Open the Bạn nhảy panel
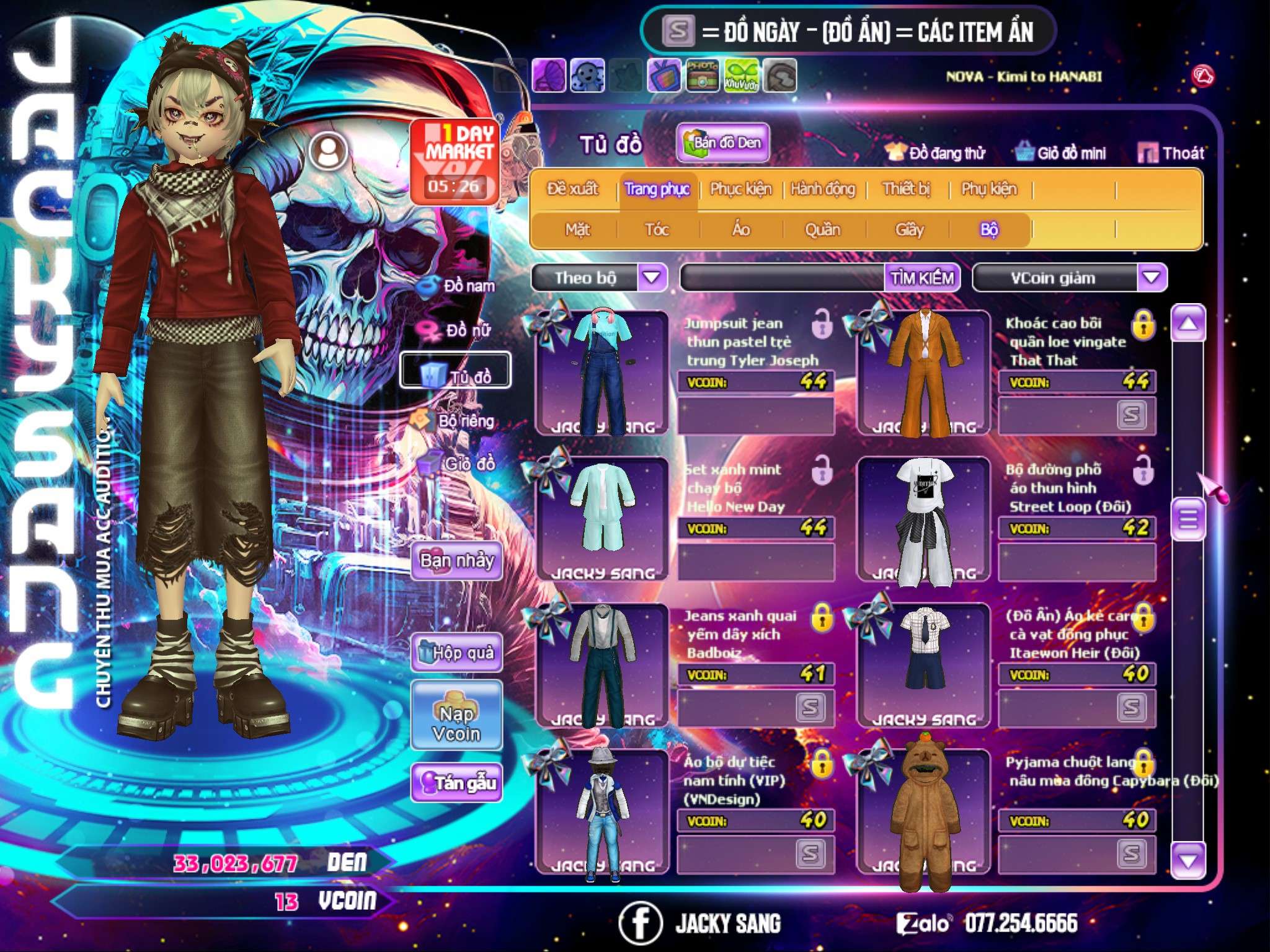Screen dimensions: 1270x952 pos(457,561)
